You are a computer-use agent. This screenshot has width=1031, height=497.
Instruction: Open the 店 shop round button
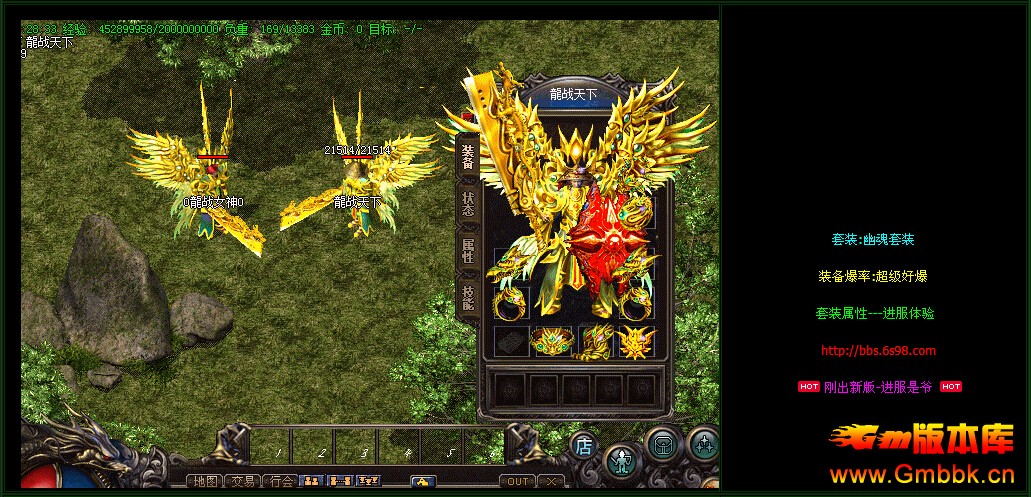click(584, 444)
